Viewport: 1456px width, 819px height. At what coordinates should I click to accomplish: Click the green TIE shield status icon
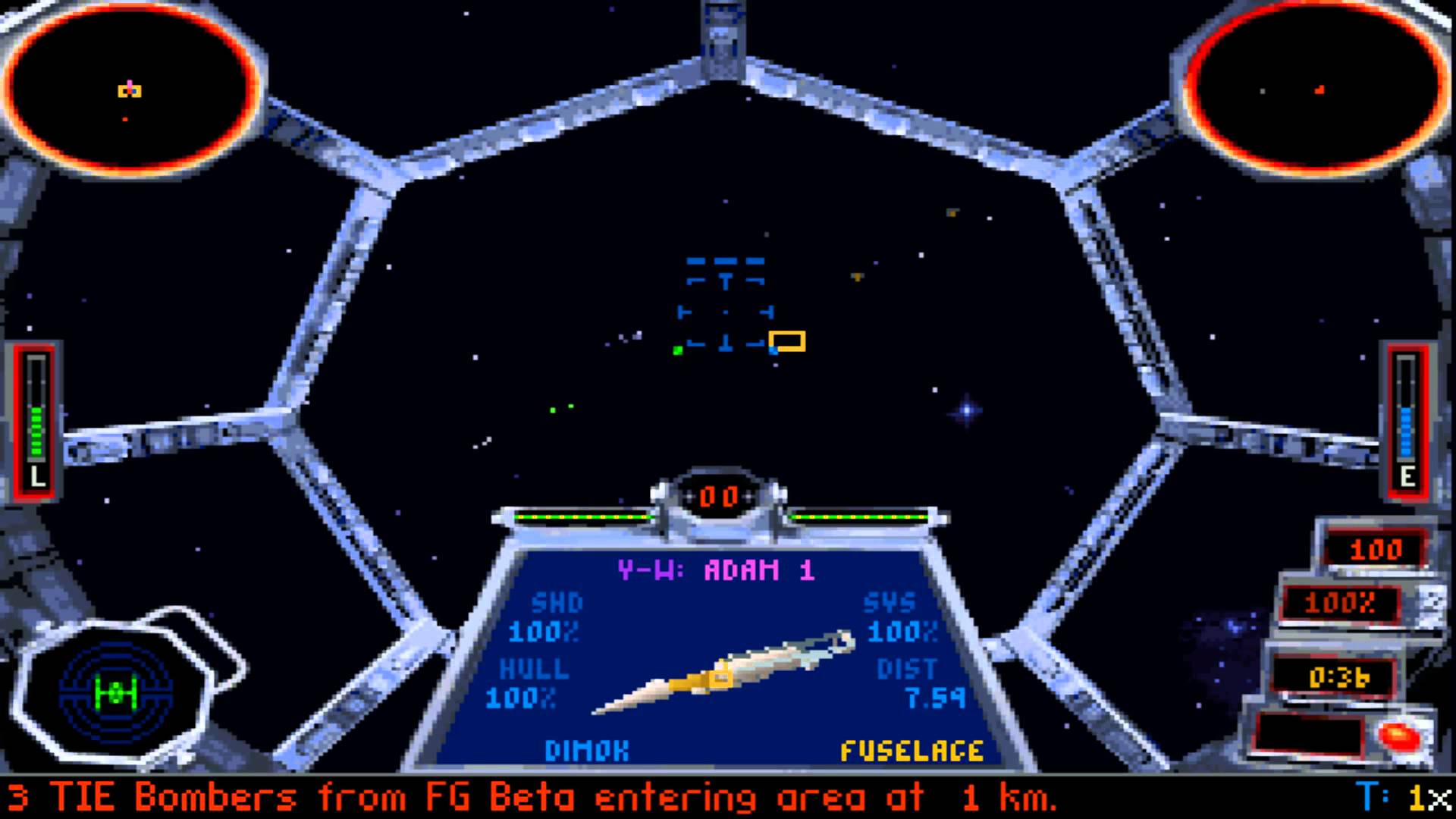point(115,692)
